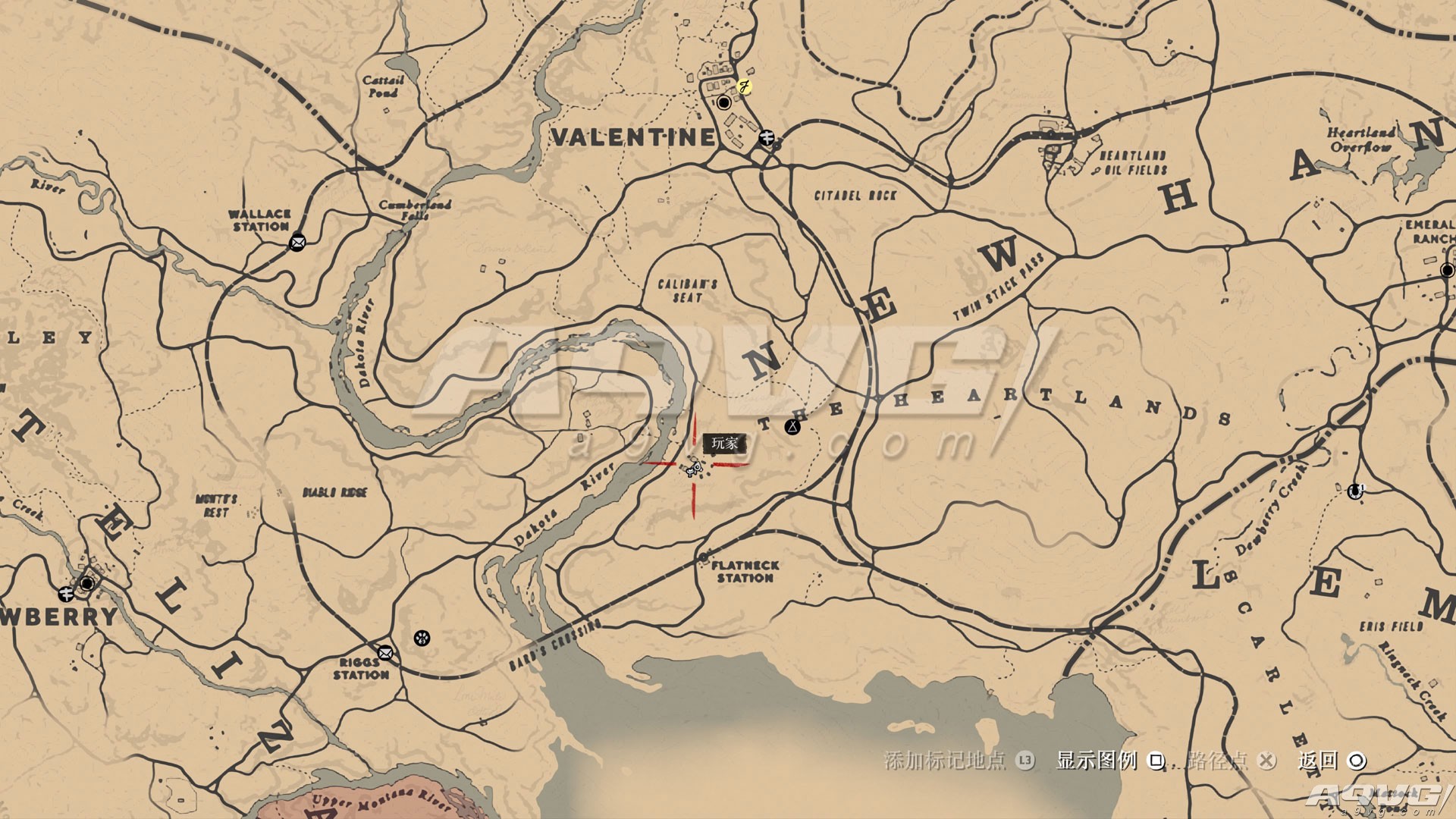
Task: Click the player marker under the 玩家 label
Action: pos(693,468)
